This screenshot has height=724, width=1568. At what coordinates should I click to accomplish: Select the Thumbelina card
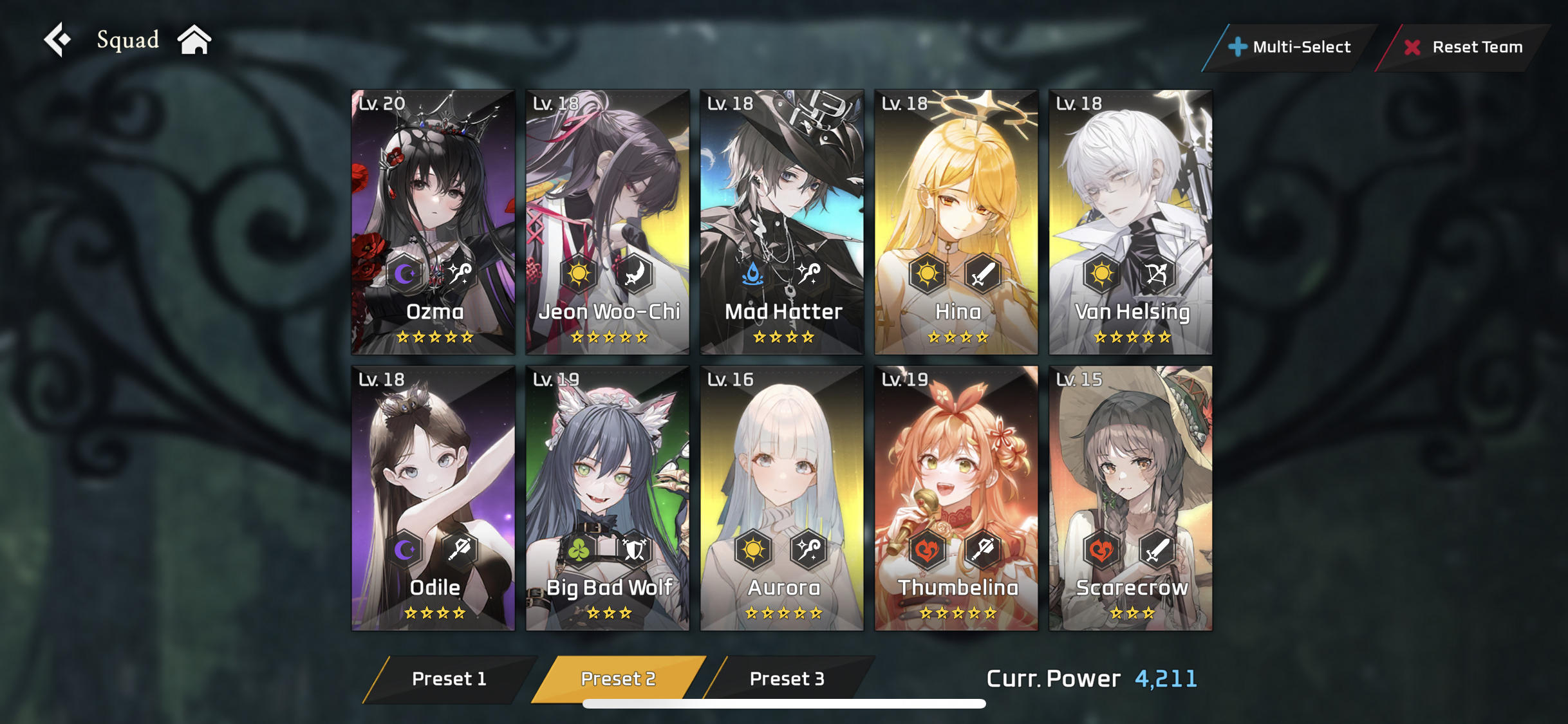click(x=957, y=498)
